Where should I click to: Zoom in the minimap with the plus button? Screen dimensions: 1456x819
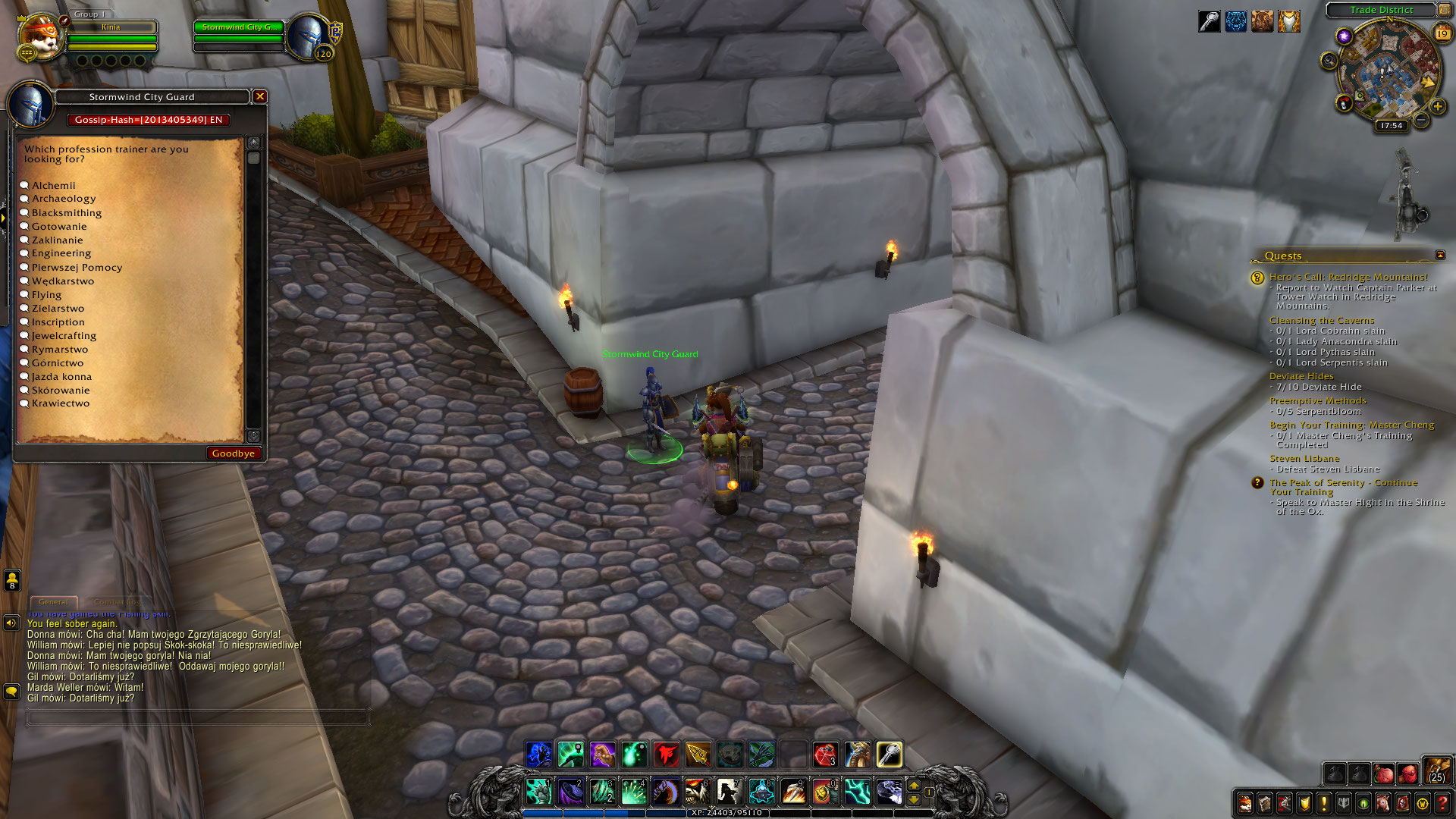point(1438,106)
